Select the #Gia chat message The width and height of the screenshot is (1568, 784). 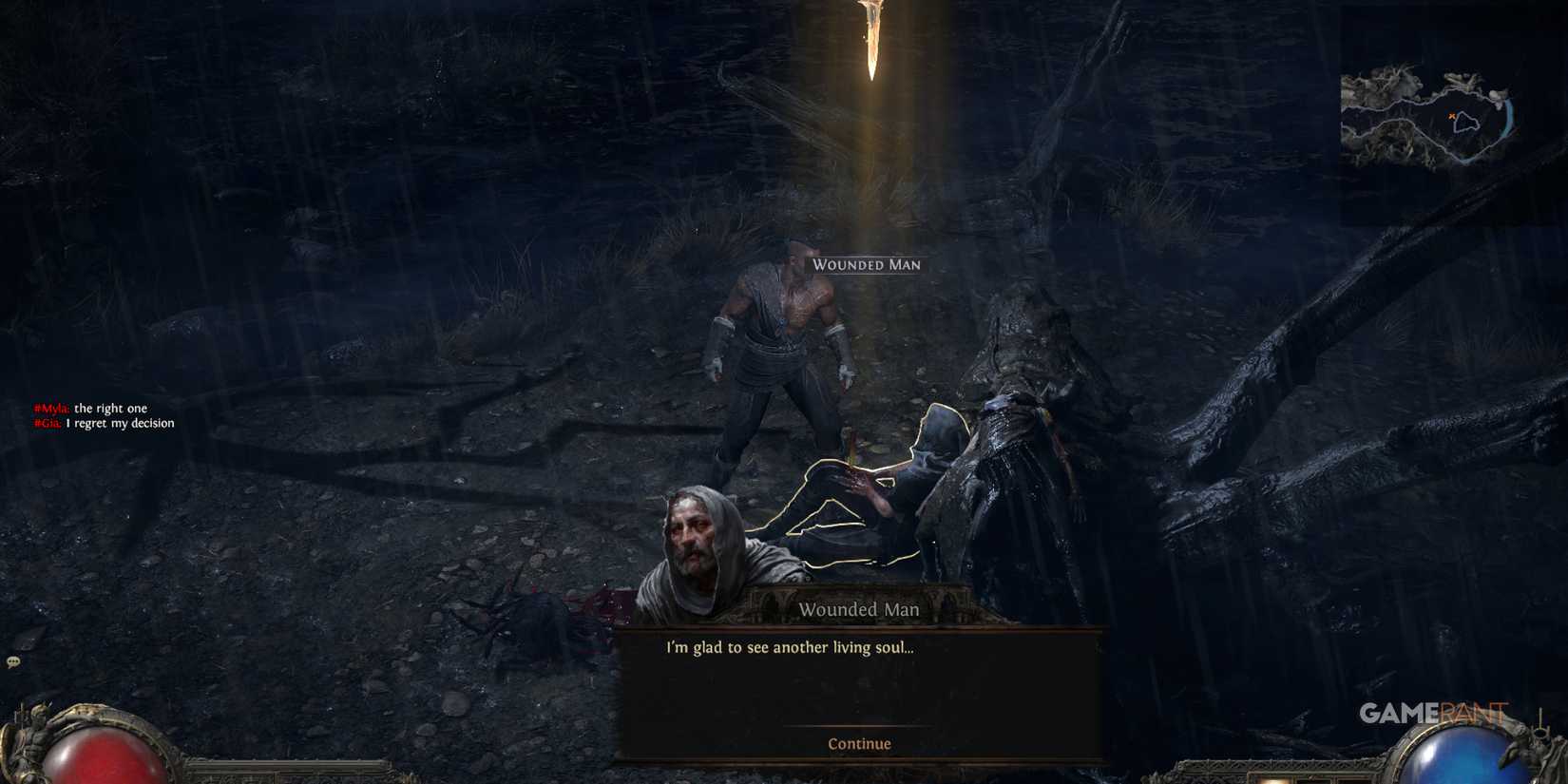click(x=99, y=422)
